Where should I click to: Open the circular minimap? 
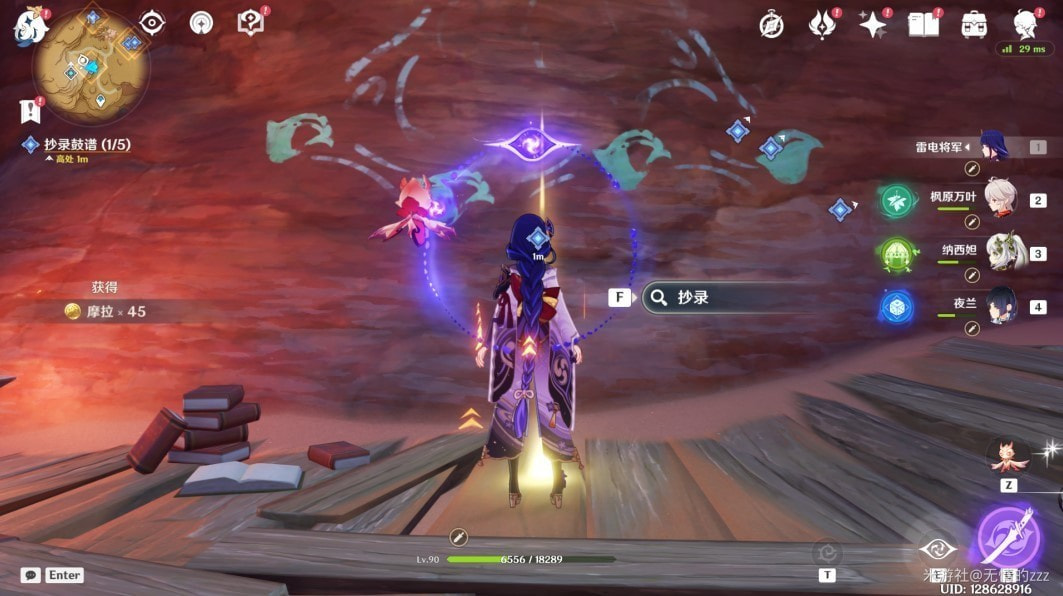91,66
